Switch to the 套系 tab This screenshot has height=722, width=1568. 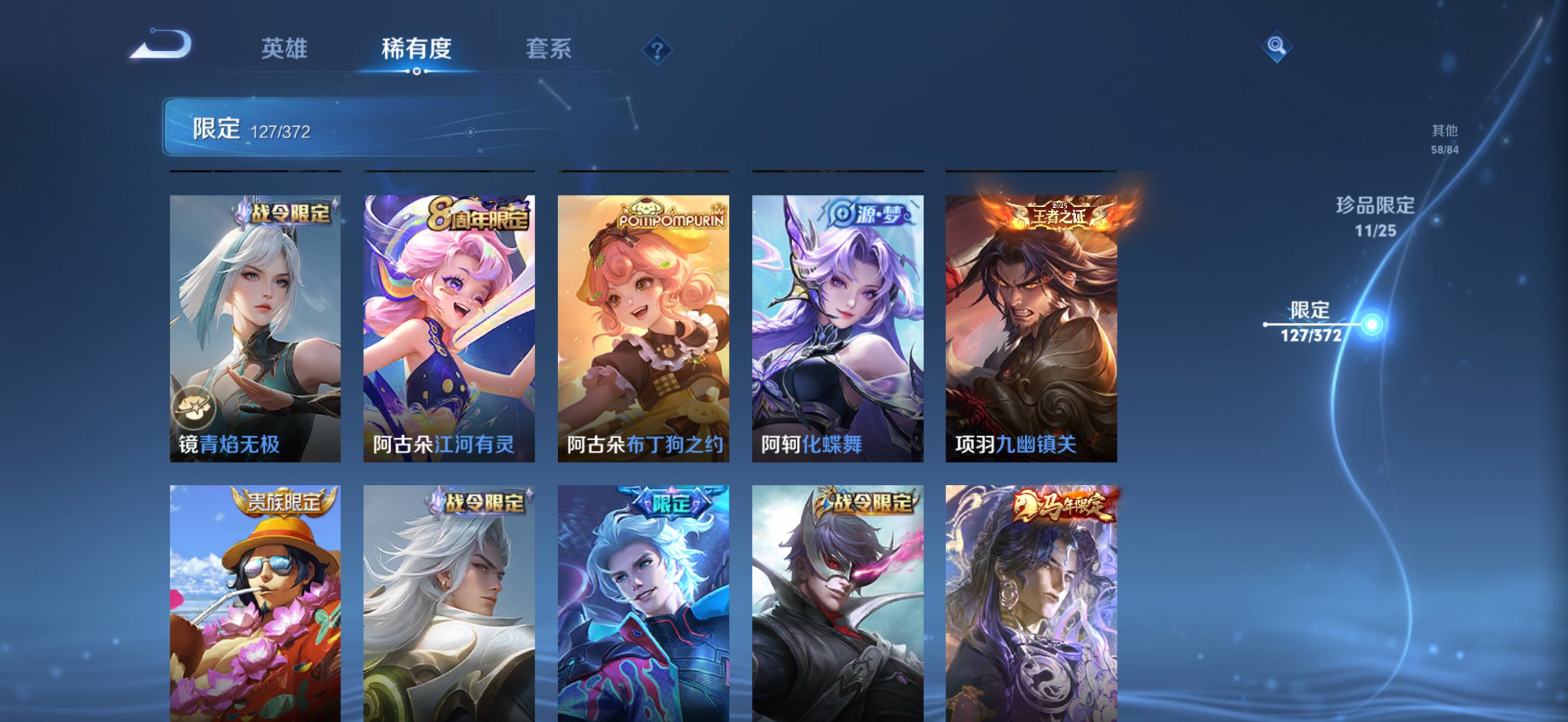[548, 49]
